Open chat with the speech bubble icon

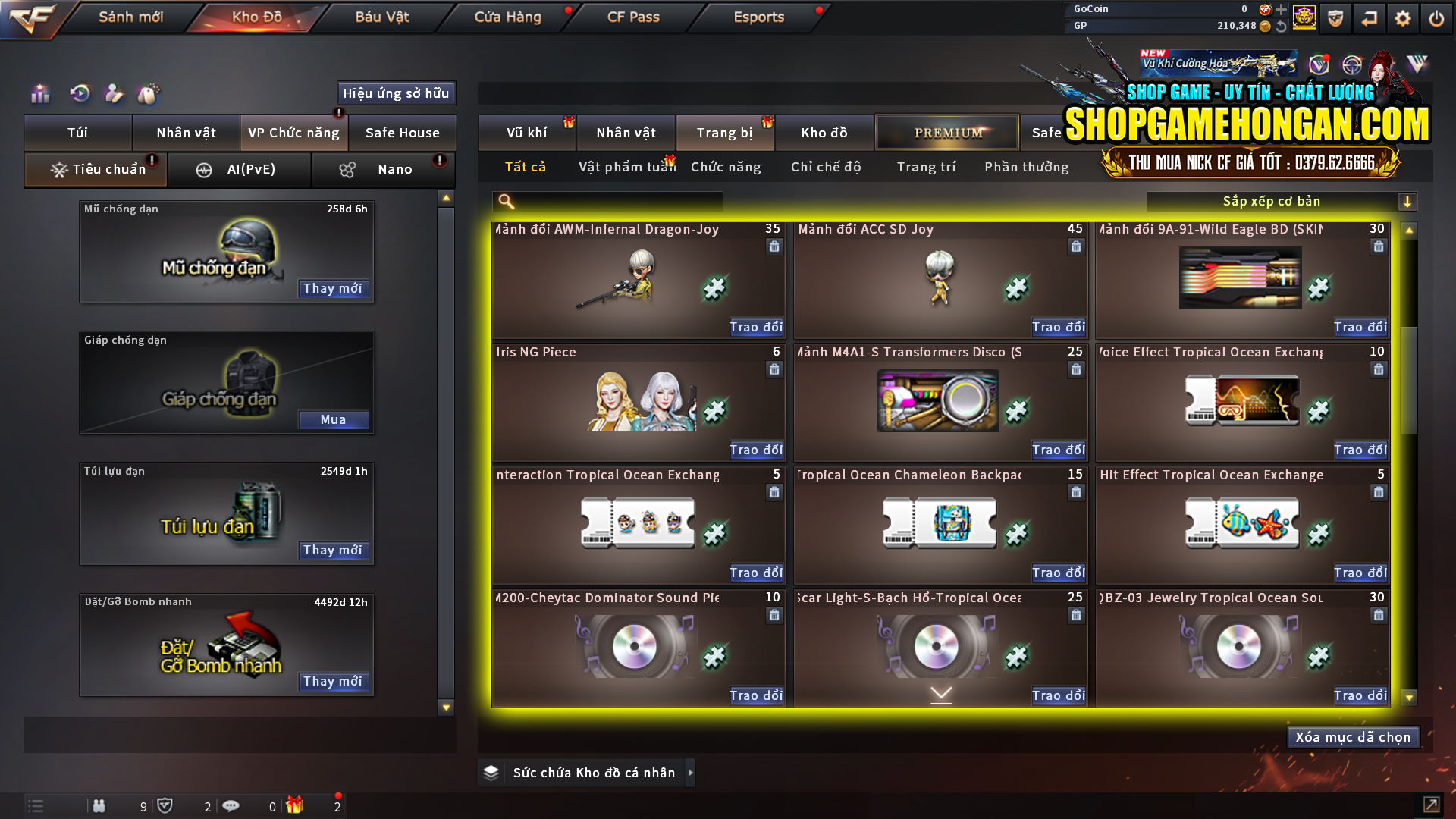click(231, 805)
